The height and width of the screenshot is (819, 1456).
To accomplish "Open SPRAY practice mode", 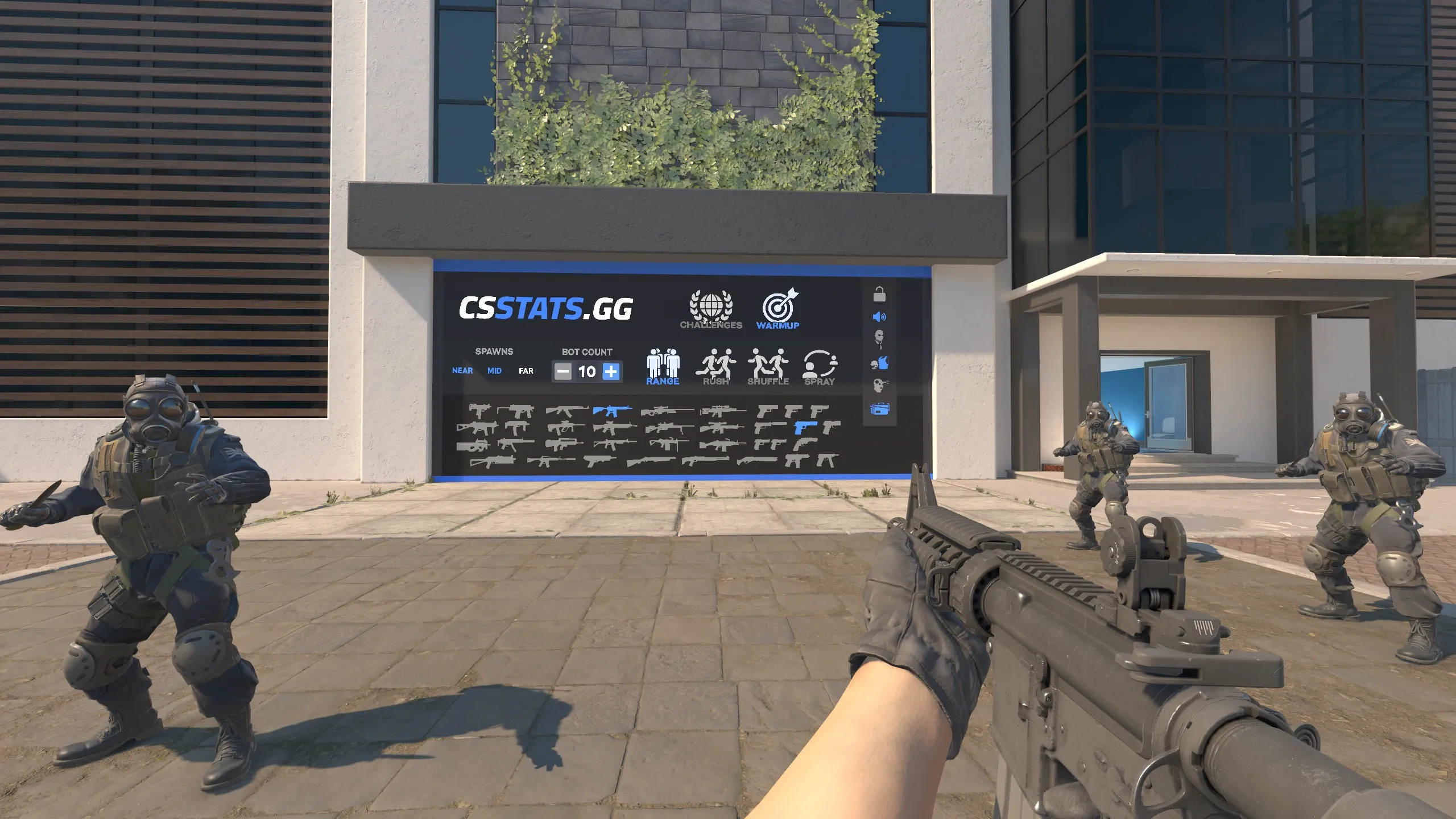I will click(x=820, y=363).
